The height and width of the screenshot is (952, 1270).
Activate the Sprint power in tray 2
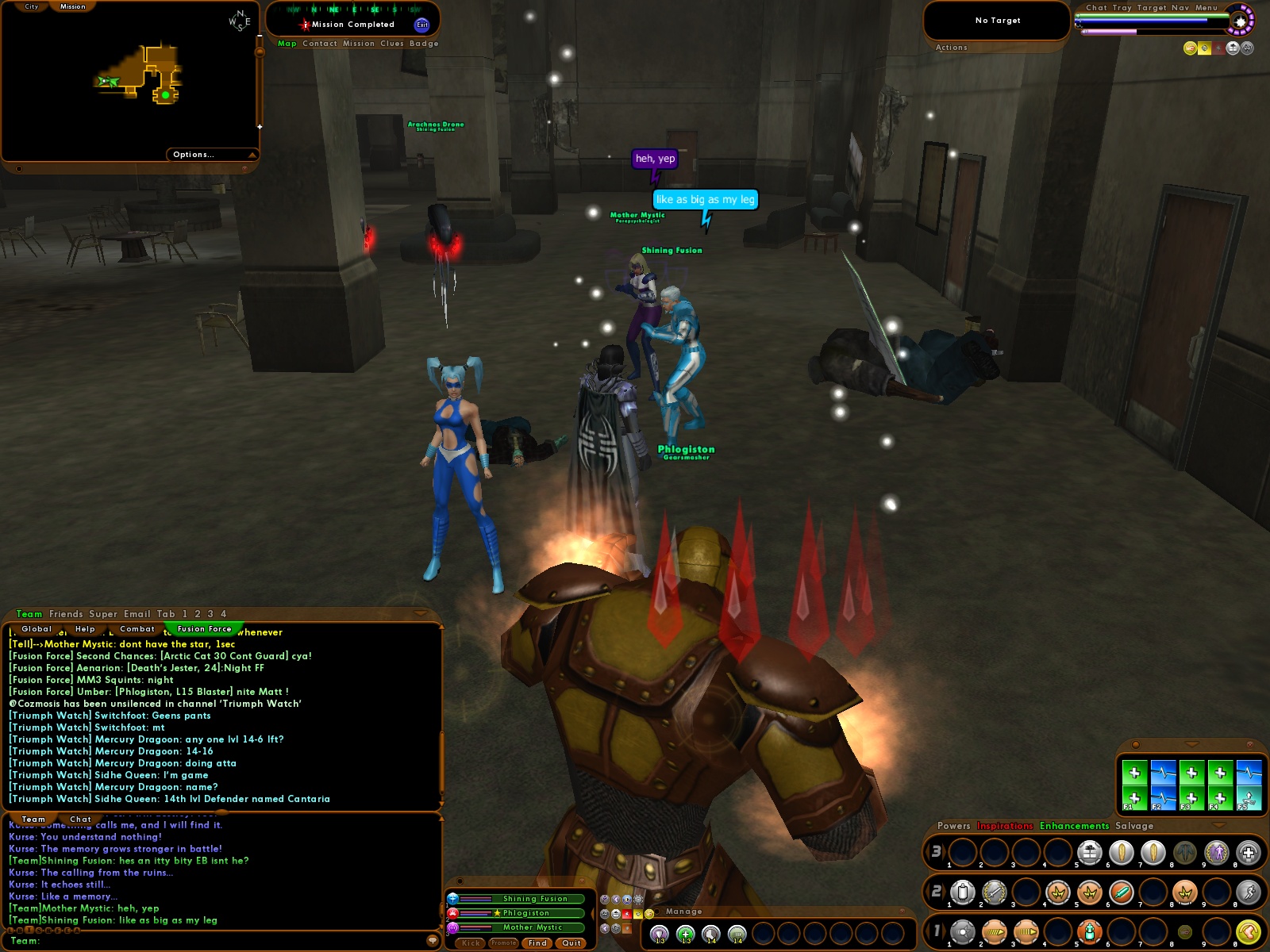point(1249,892)
